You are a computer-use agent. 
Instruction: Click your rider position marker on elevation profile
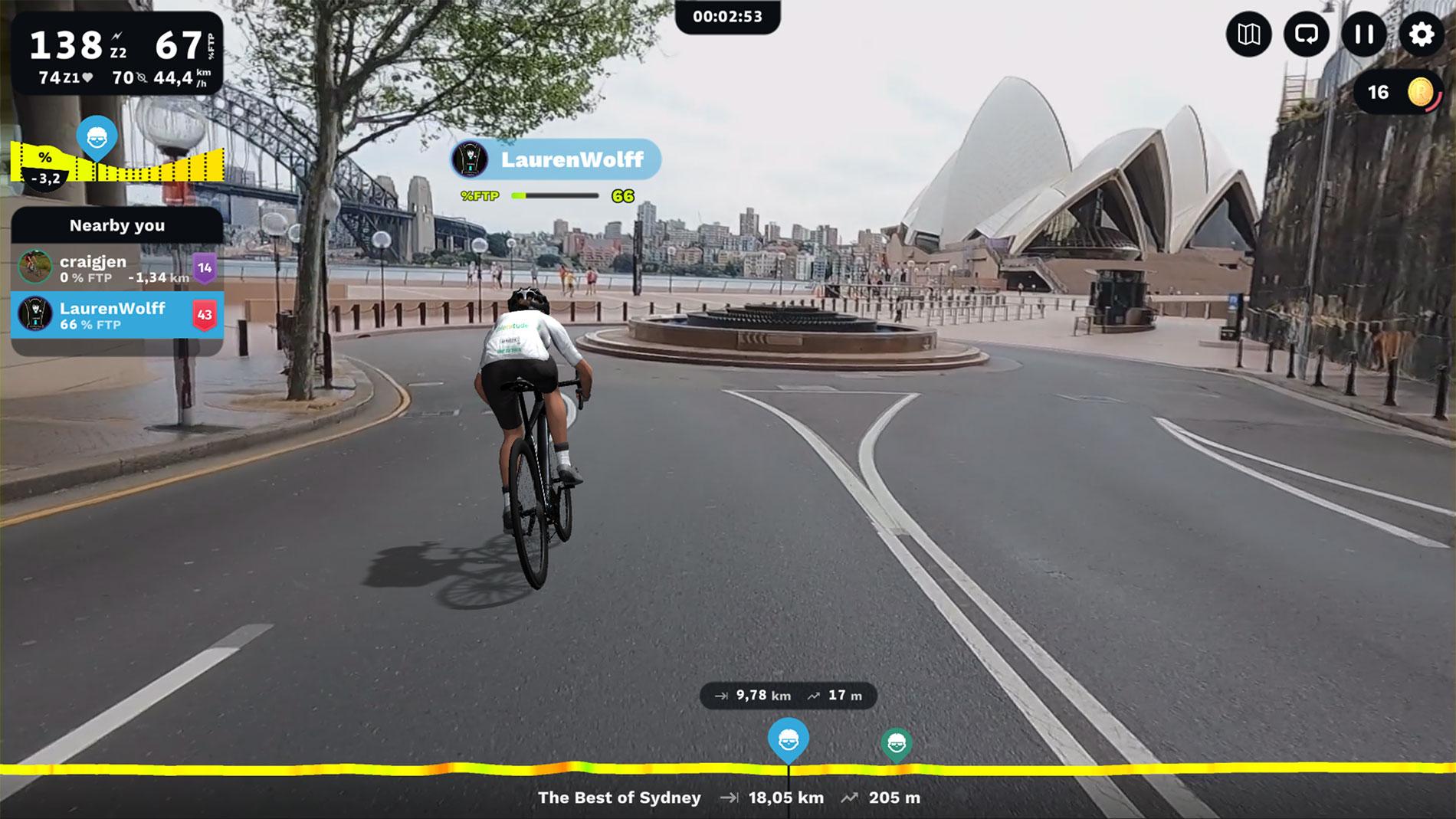pos(789,738)
